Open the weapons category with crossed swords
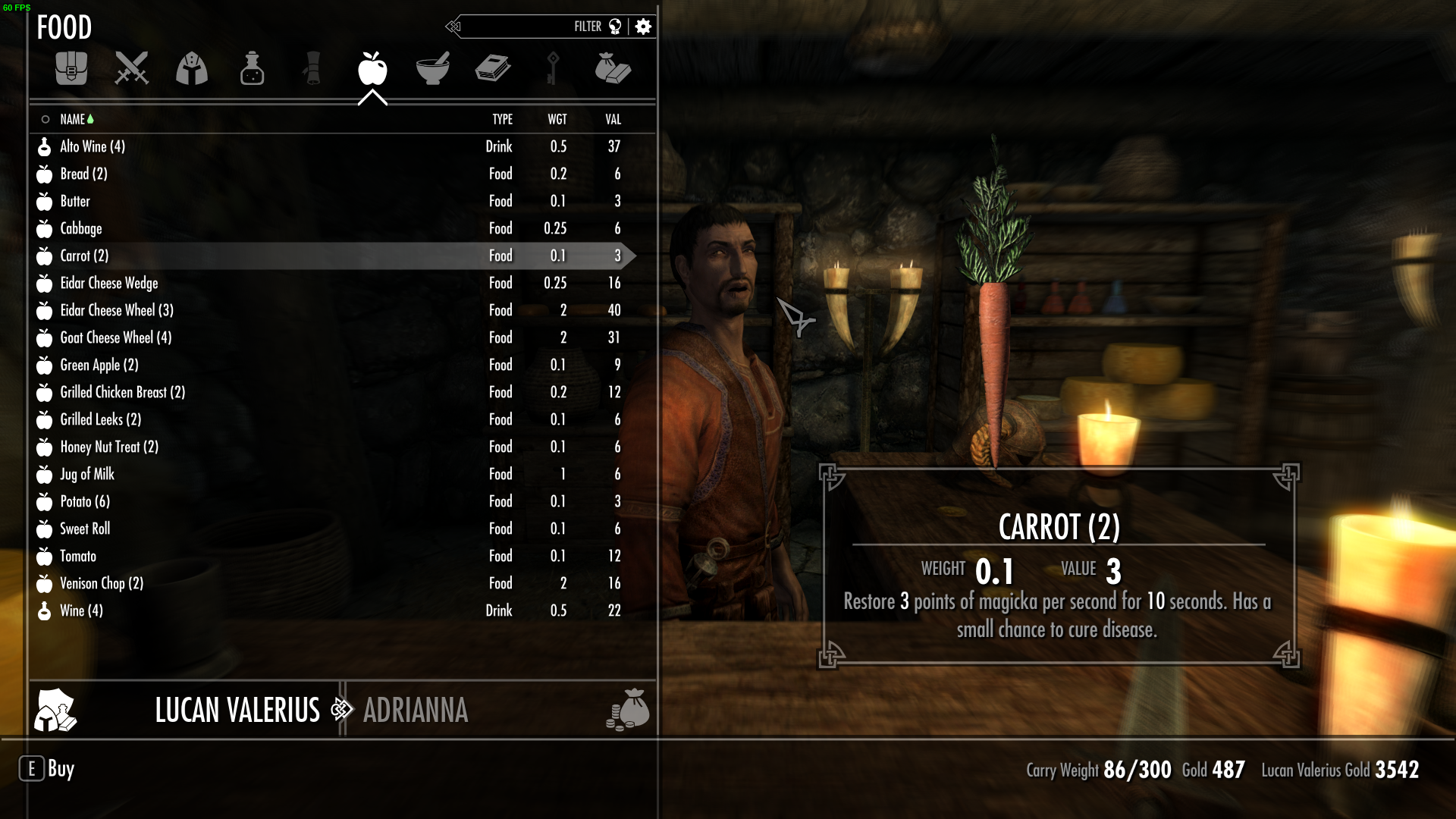The width and height of the screenshot is (1456, 819). click(x=131, y=69)
